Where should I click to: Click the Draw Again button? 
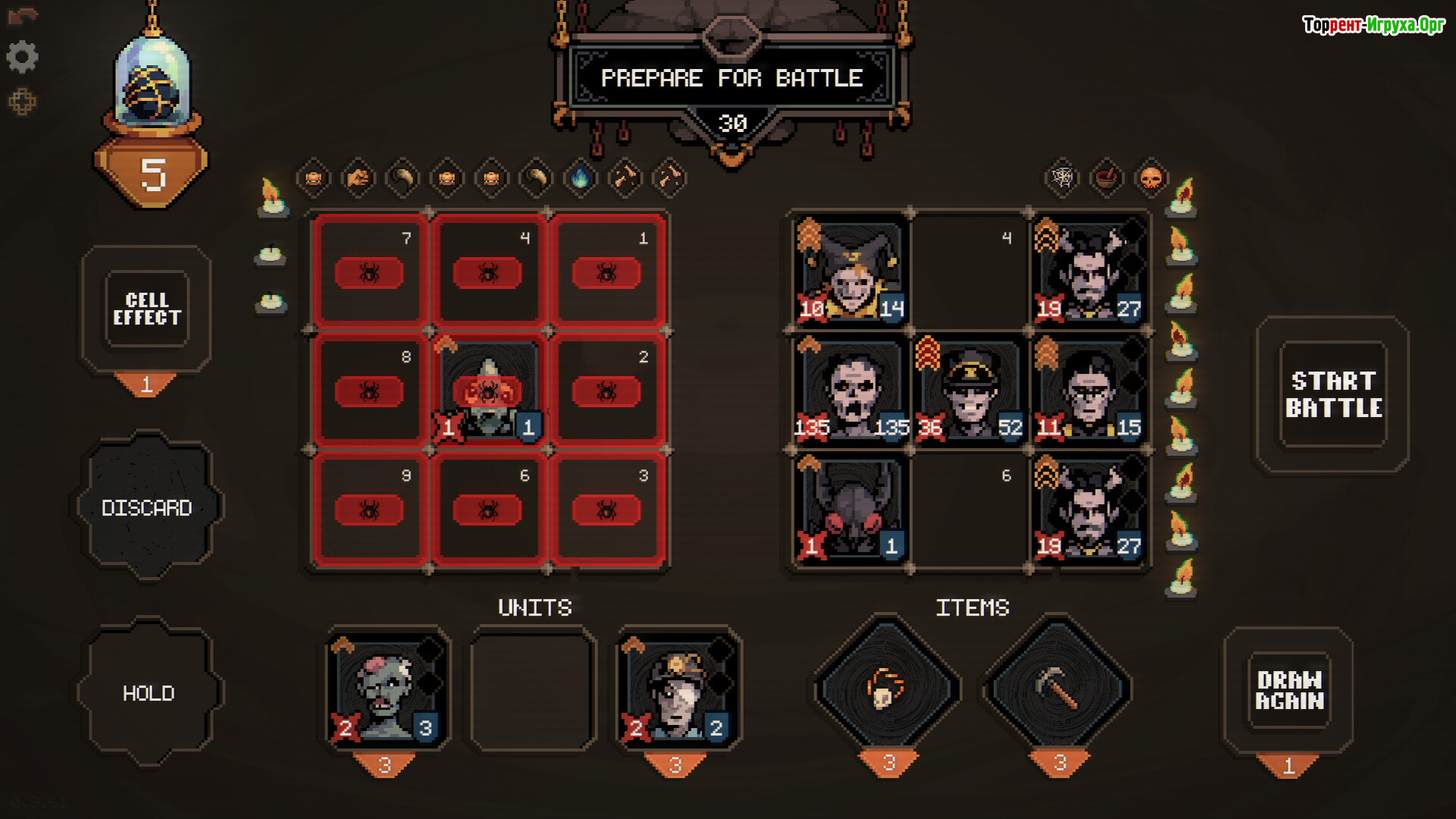click(1289, 690)
